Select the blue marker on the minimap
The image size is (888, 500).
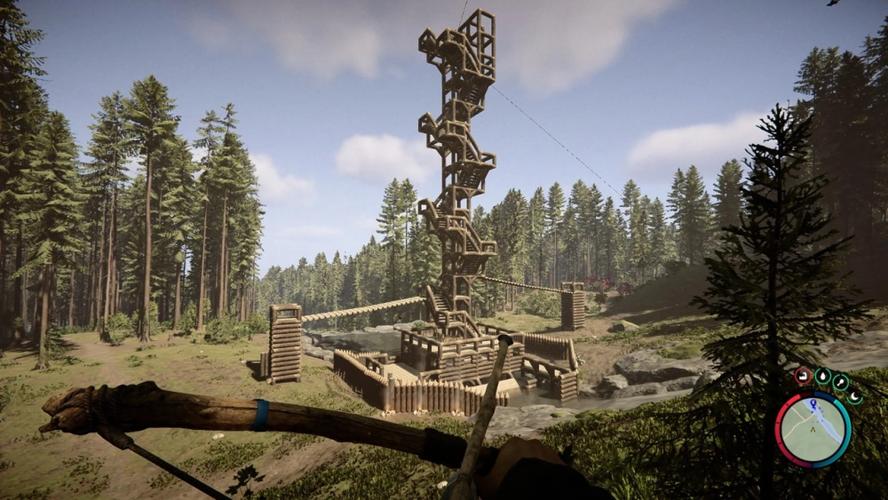pos(813,404)
